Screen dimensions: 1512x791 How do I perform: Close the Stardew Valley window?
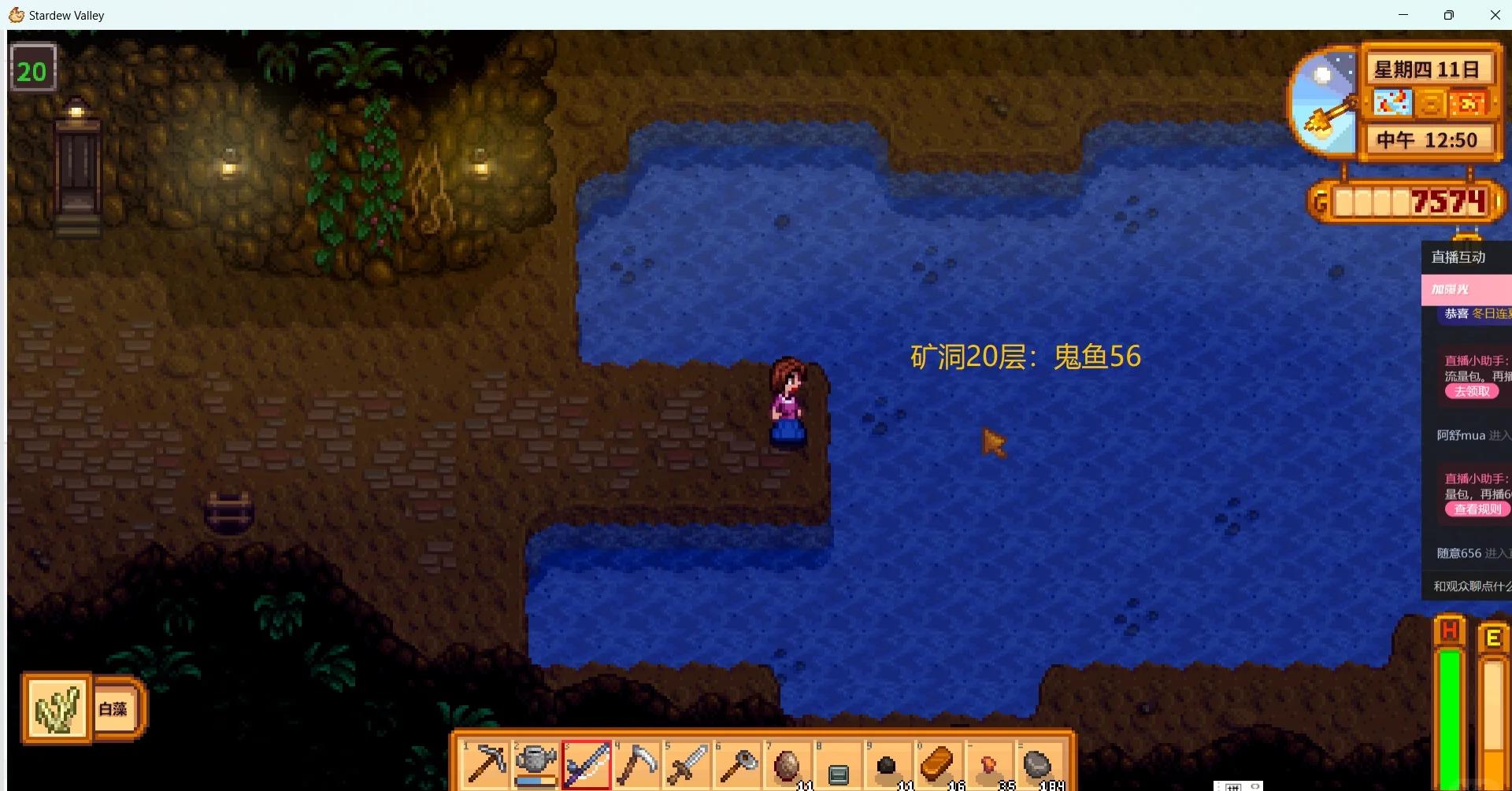1495,15
